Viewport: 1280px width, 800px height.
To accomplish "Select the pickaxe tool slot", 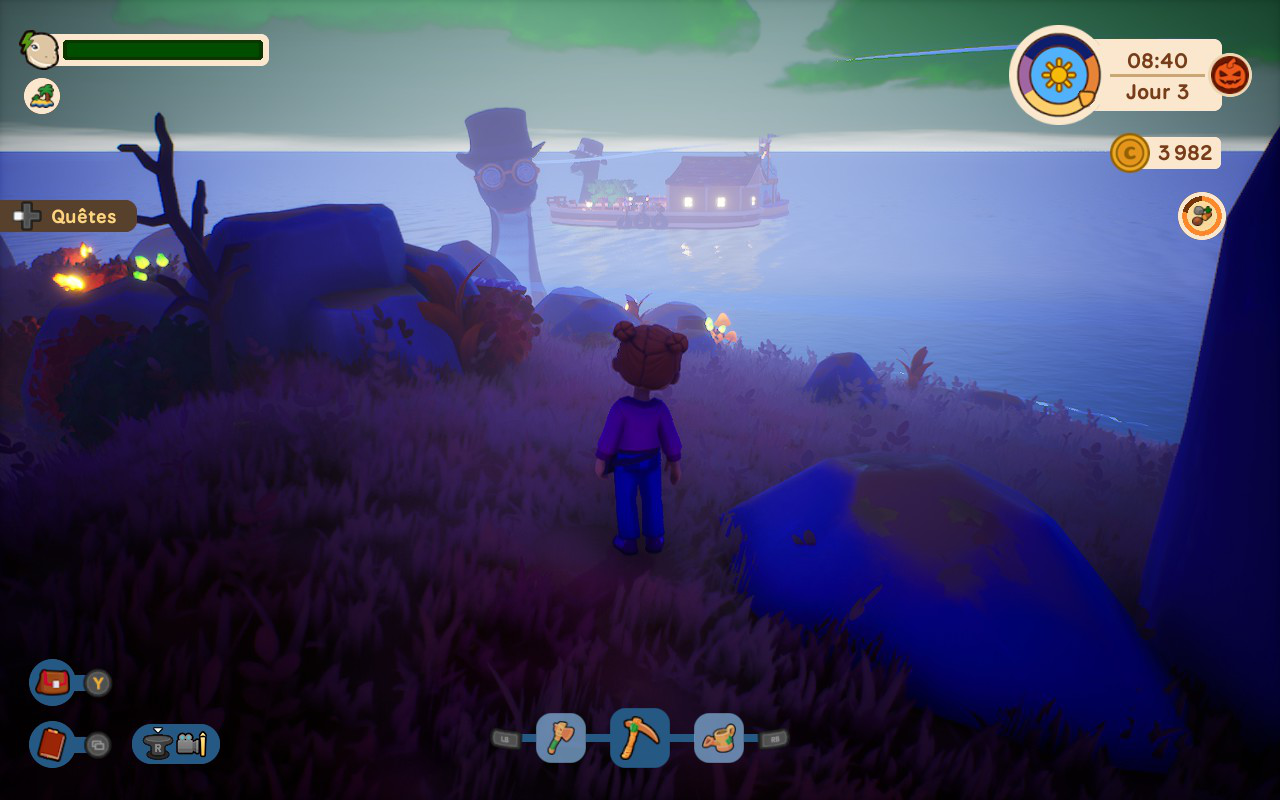I will click(640, 738).
